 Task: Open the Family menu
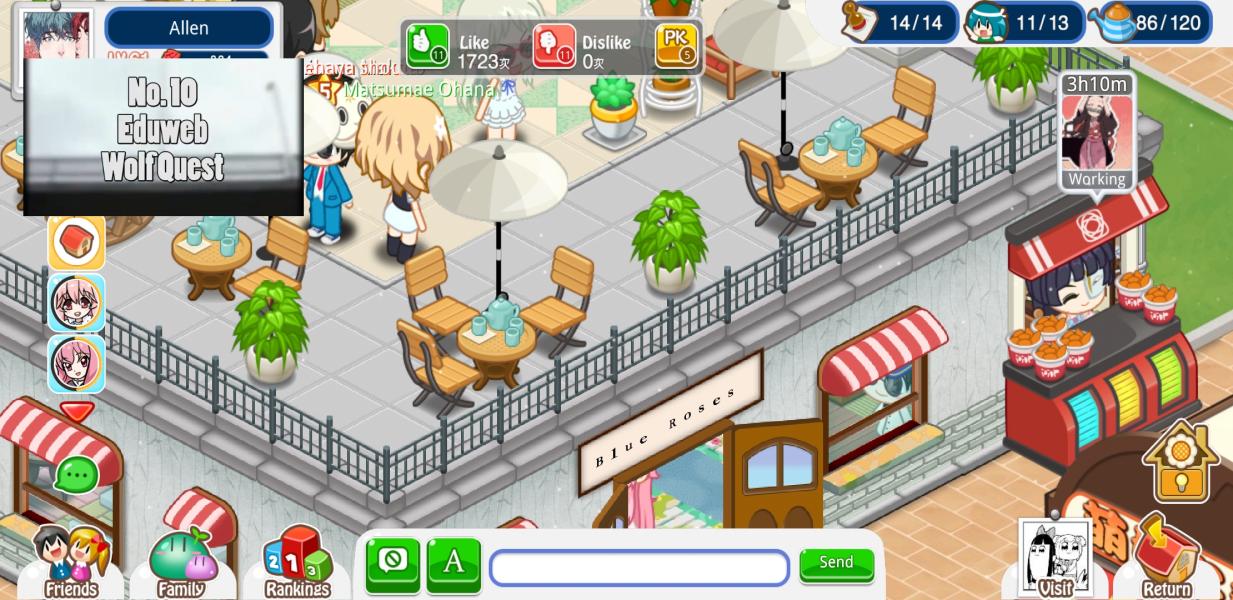tap(182, 562)
